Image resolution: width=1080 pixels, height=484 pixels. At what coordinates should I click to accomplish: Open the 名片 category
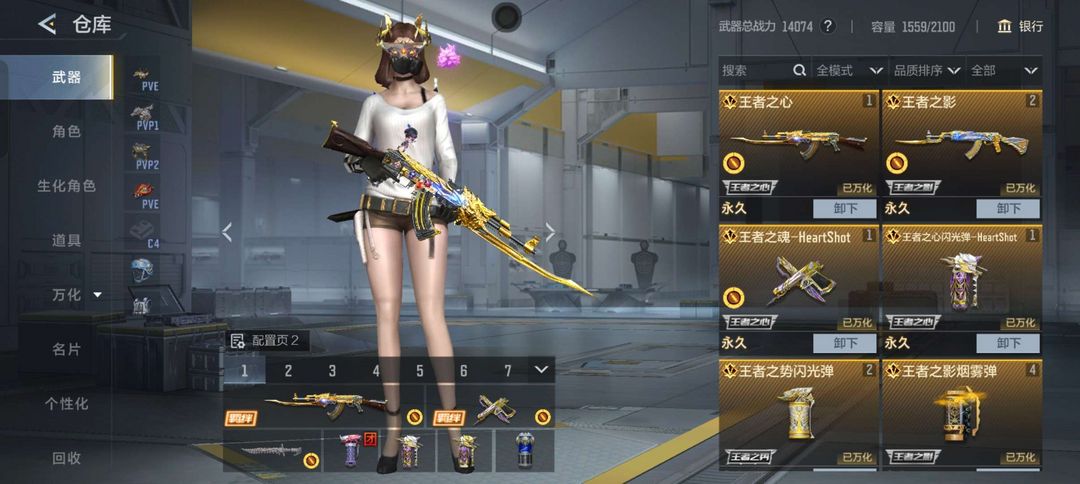66,349
